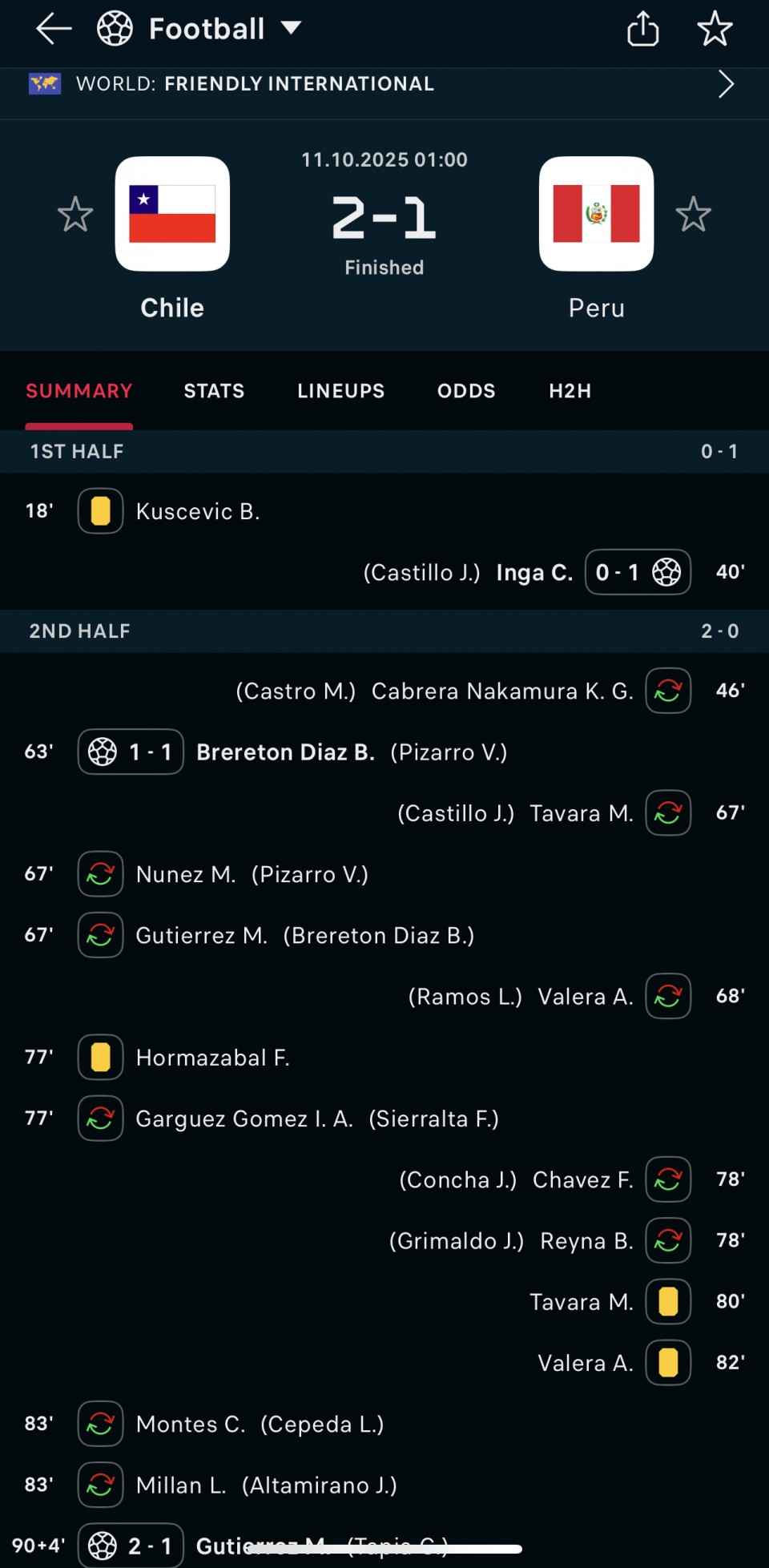Image resolution: width=769 pixels, height=1568 pixels.
Task: Switch to the Lineups tab
Action: tap(340, 391)
